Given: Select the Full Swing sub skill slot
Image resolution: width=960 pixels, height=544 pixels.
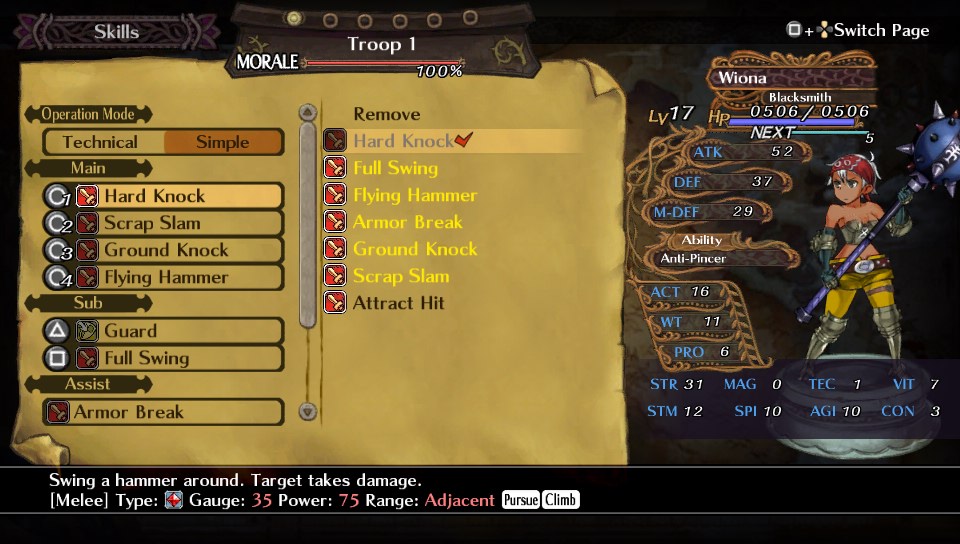Looking at the screenshot, I should coord(163,358).
